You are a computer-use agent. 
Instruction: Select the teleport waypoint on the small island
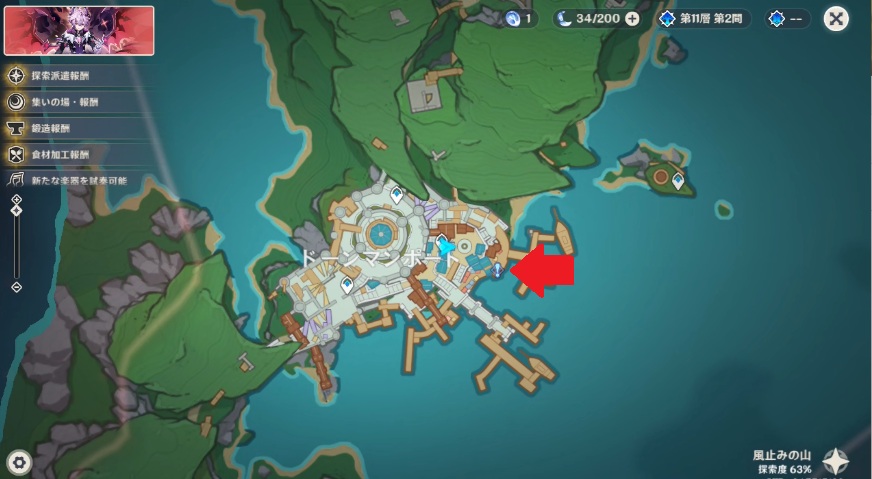pyautogui.click(x=679, y=181)
